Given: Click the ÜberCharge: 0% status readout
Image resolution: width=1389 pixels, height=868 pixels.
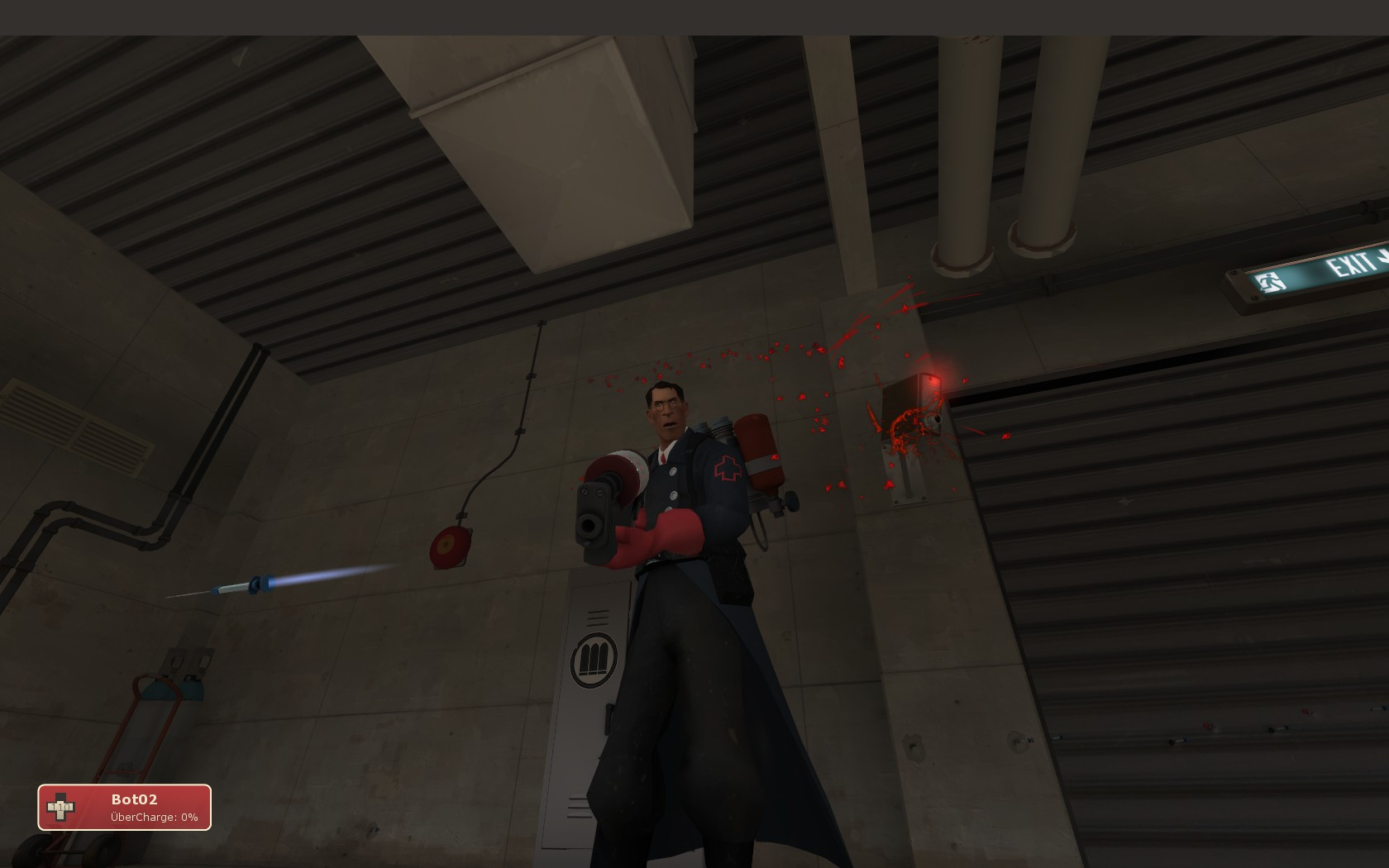Looking at the screenshot, I should [x=153, y=818].
